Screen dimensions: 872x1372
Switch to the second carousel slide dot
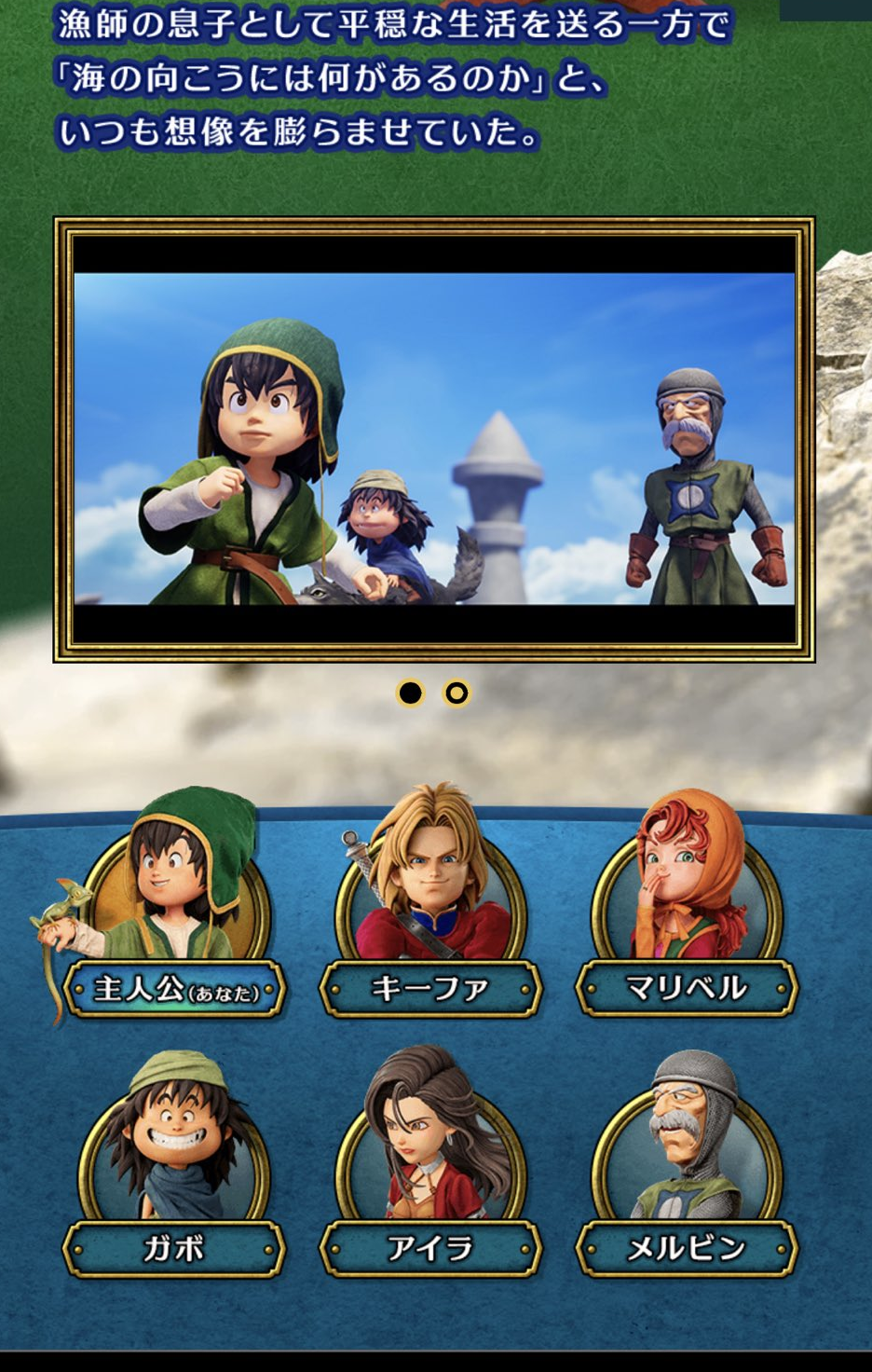click(x=456, y=693)
